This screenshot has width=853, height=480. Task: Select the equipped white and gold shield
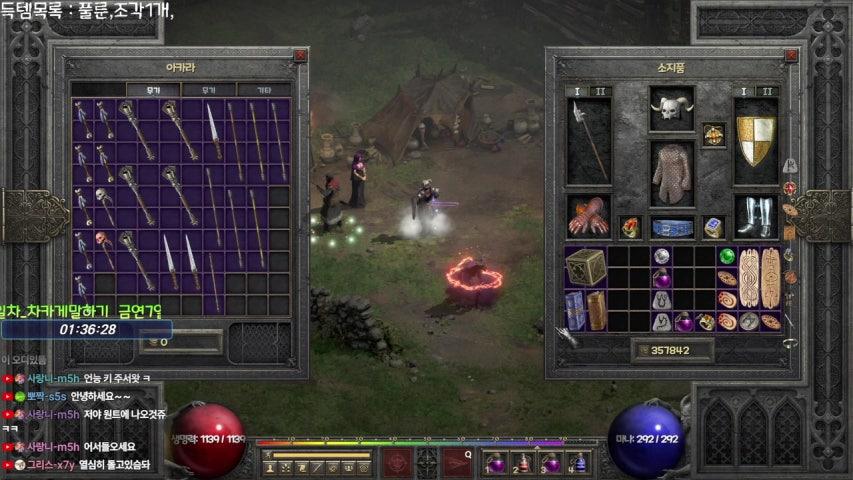click(x=756, y=140)
